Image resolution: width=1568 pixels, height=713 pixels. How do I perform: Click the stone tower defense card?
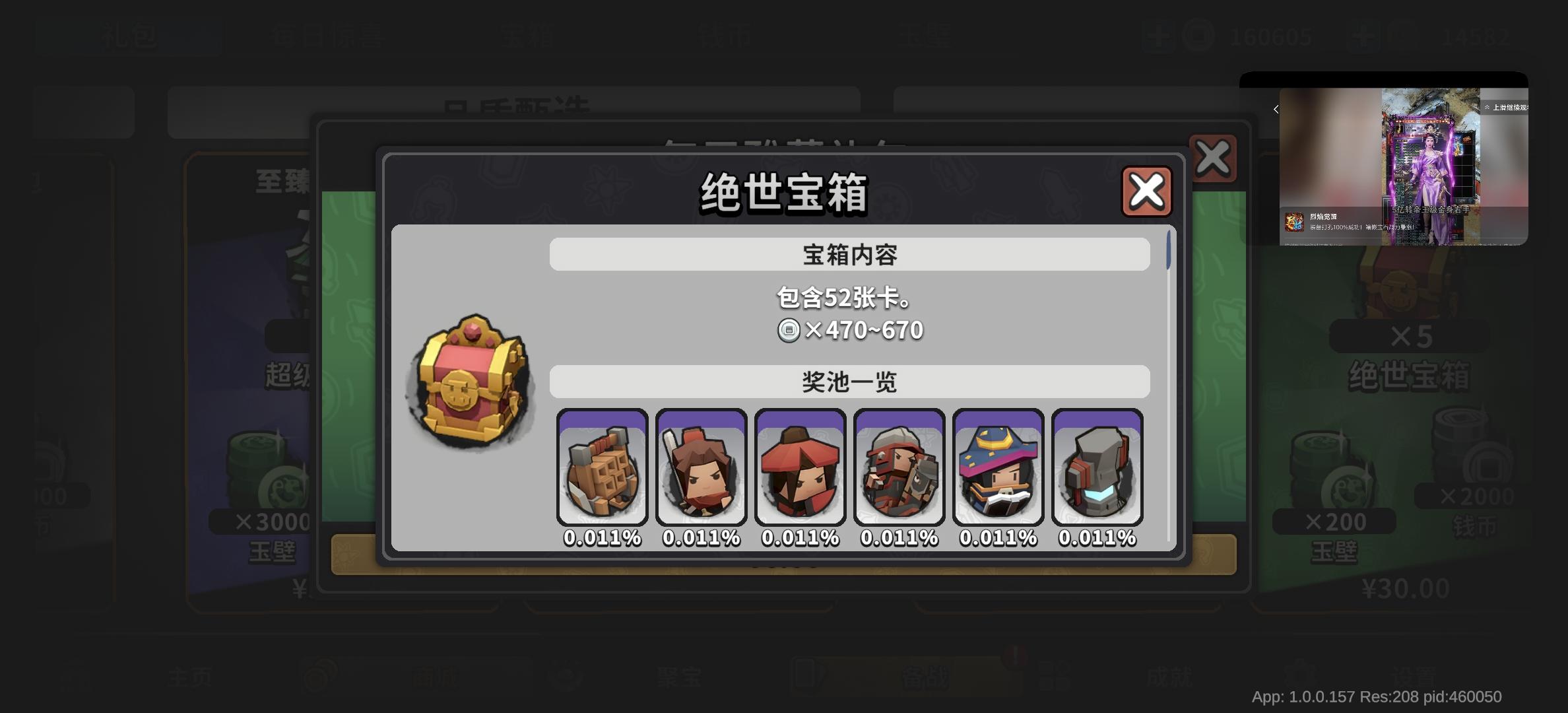[x=1097, y=469]
